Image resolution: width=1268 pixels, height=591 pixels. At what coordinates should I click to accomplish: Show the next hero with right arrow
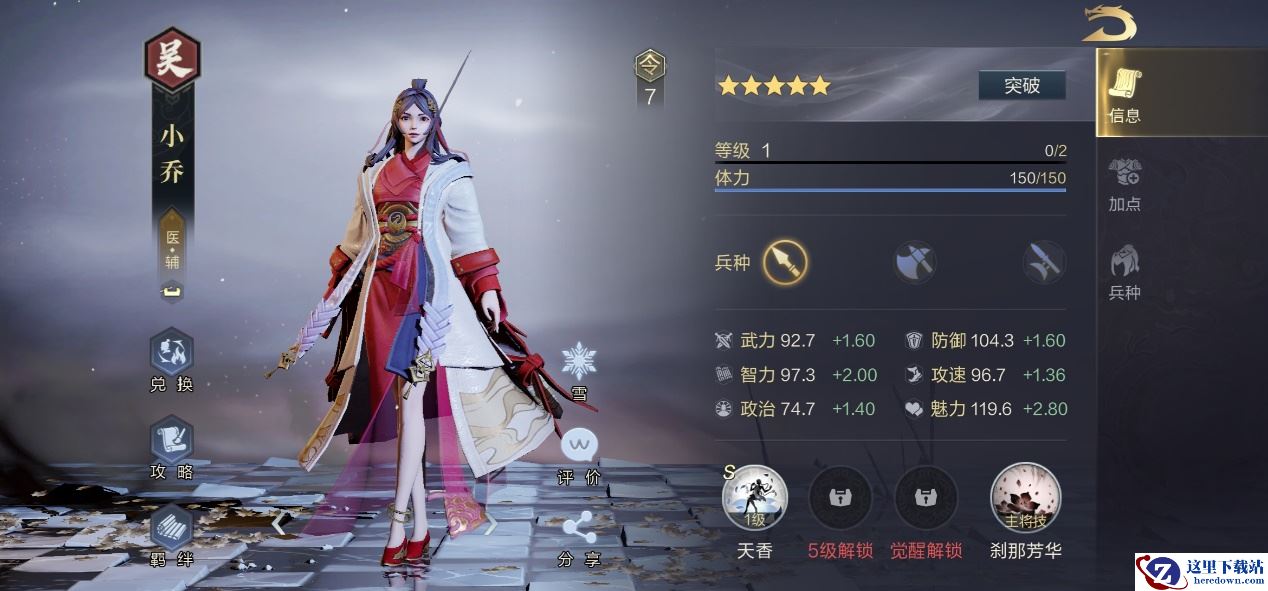(490, 522)
